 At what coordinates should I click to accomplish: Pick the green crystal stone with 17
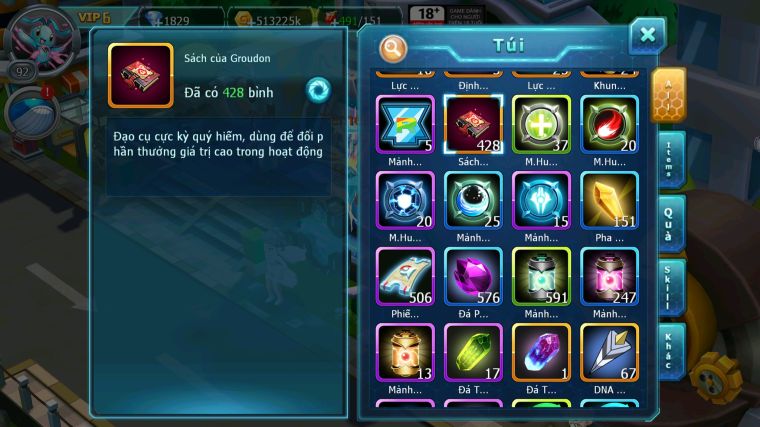coord(473,353)
